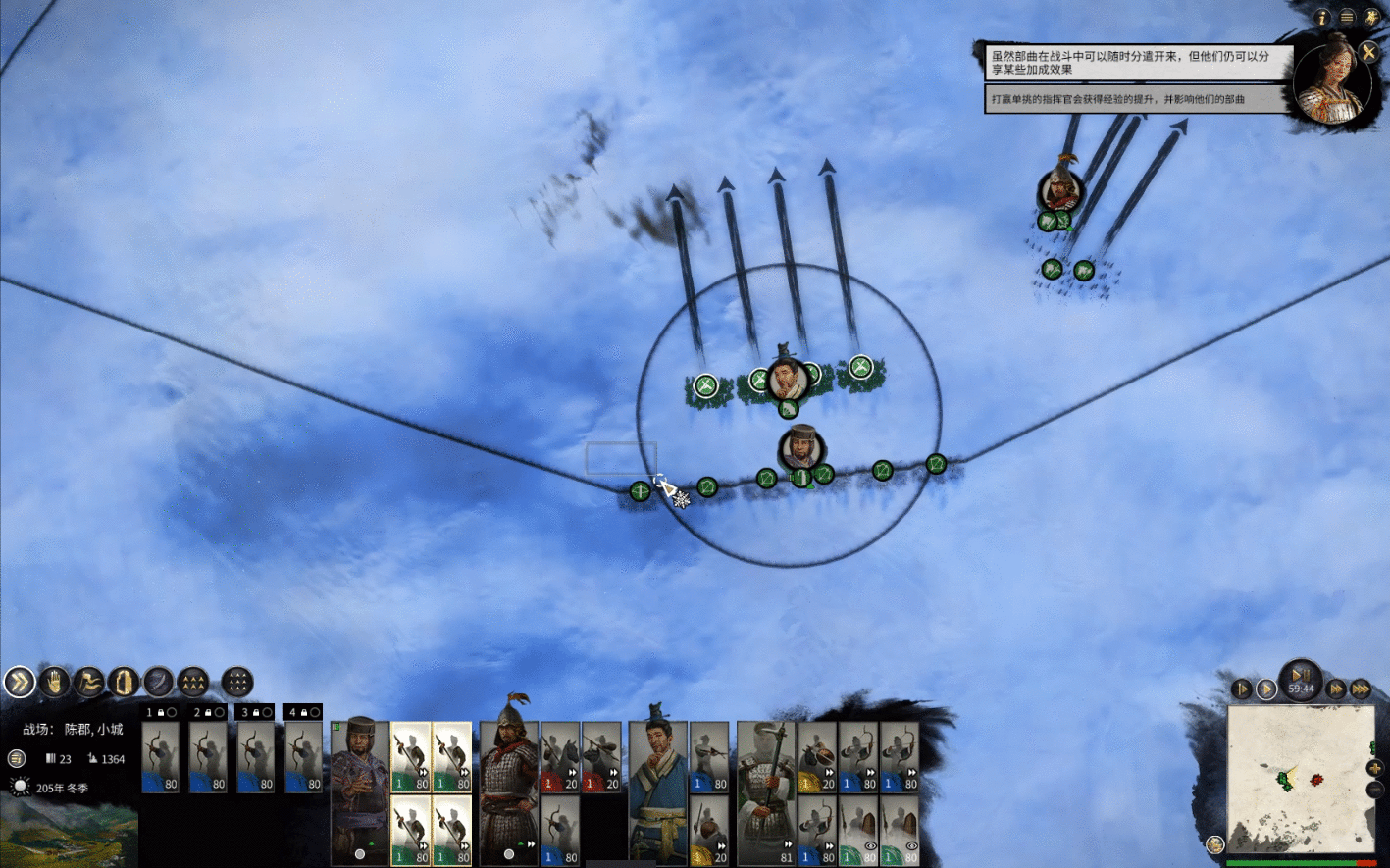1390x868 pixels.
Task: Select the six-arrow formation button
Action: (x=193, y=682)
